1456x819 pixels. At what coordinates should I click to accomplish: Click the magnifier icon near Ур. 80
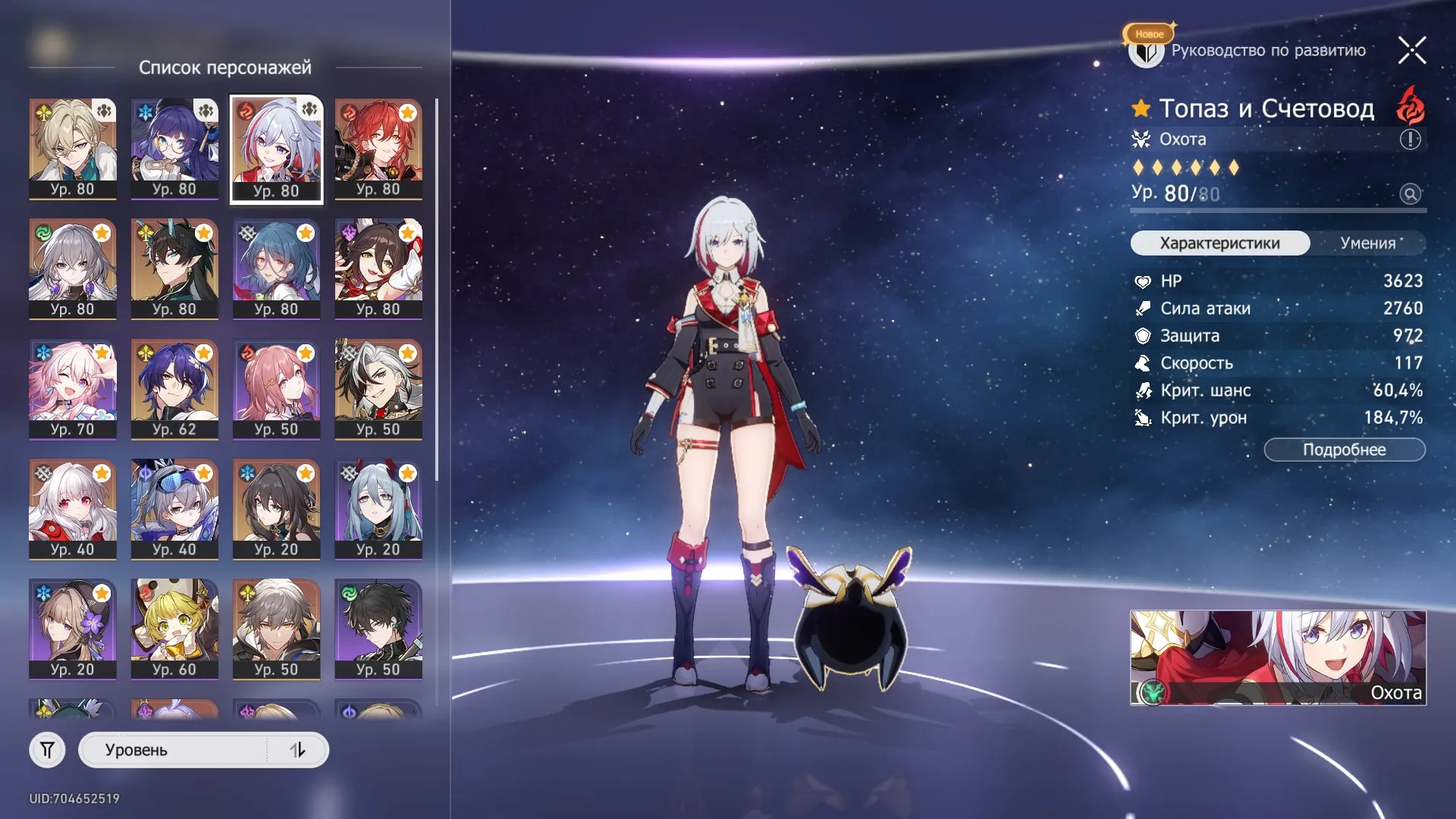[x=1409, y=195]
